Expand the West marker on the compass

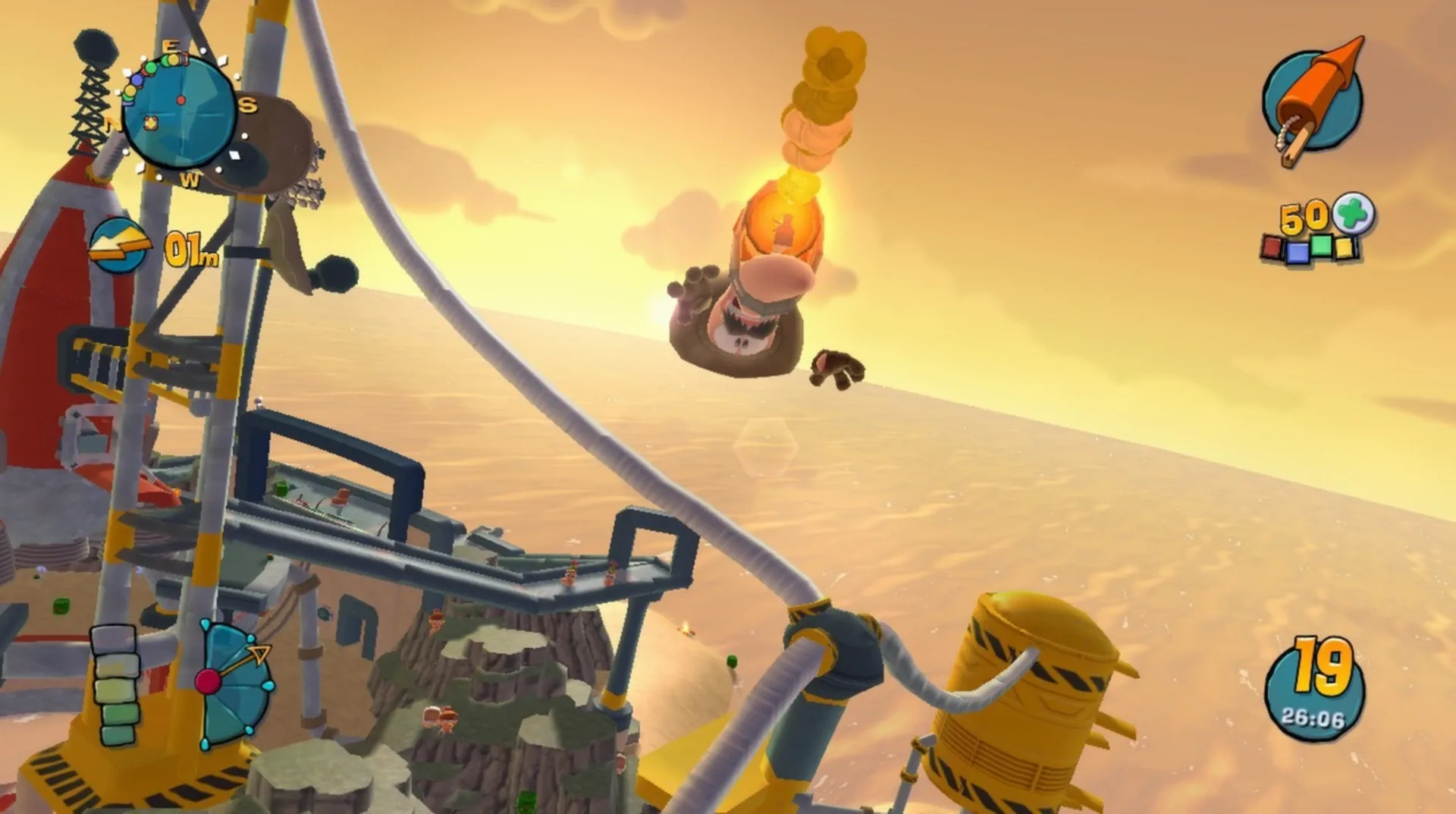pos(191,181)
